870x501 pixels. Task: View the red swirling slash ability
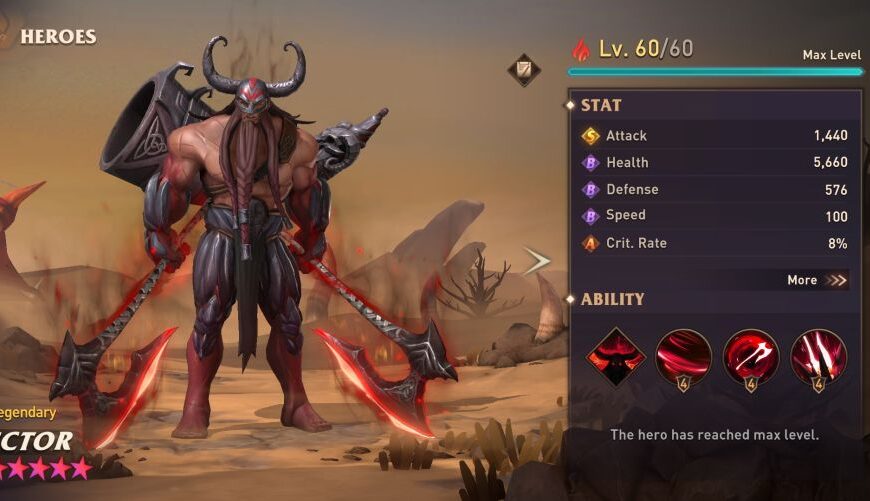[x=683, y=356]
